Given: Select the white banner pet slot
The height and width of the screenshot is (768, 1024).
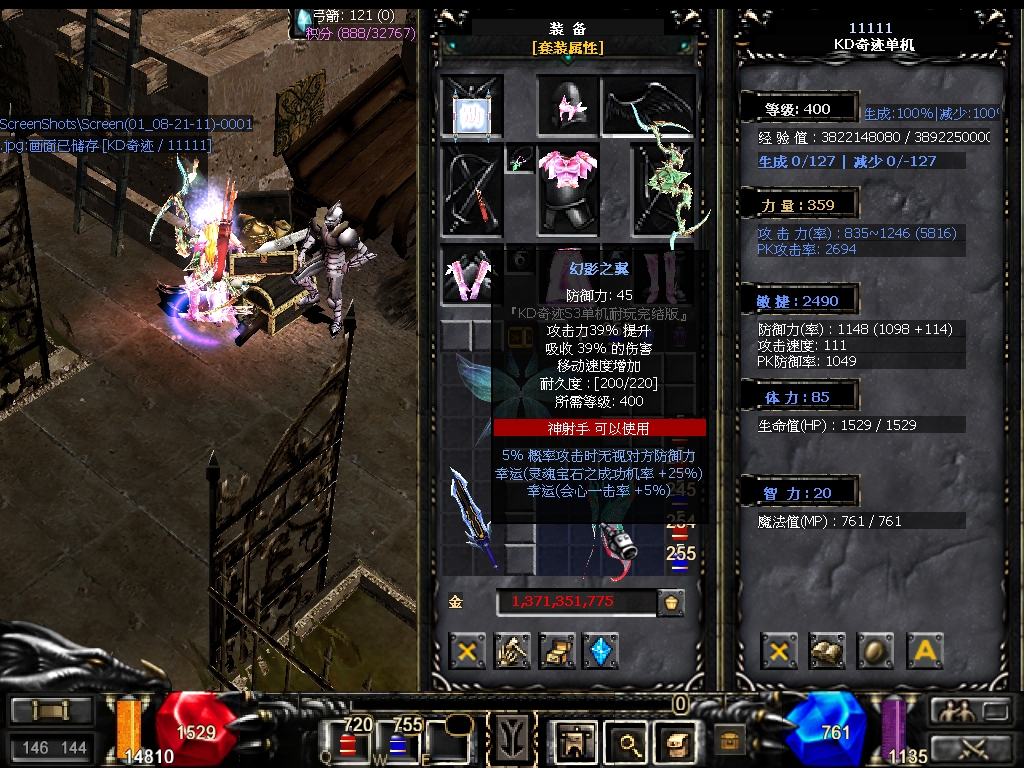Looking at the screenshot, I should pos(471,107).
